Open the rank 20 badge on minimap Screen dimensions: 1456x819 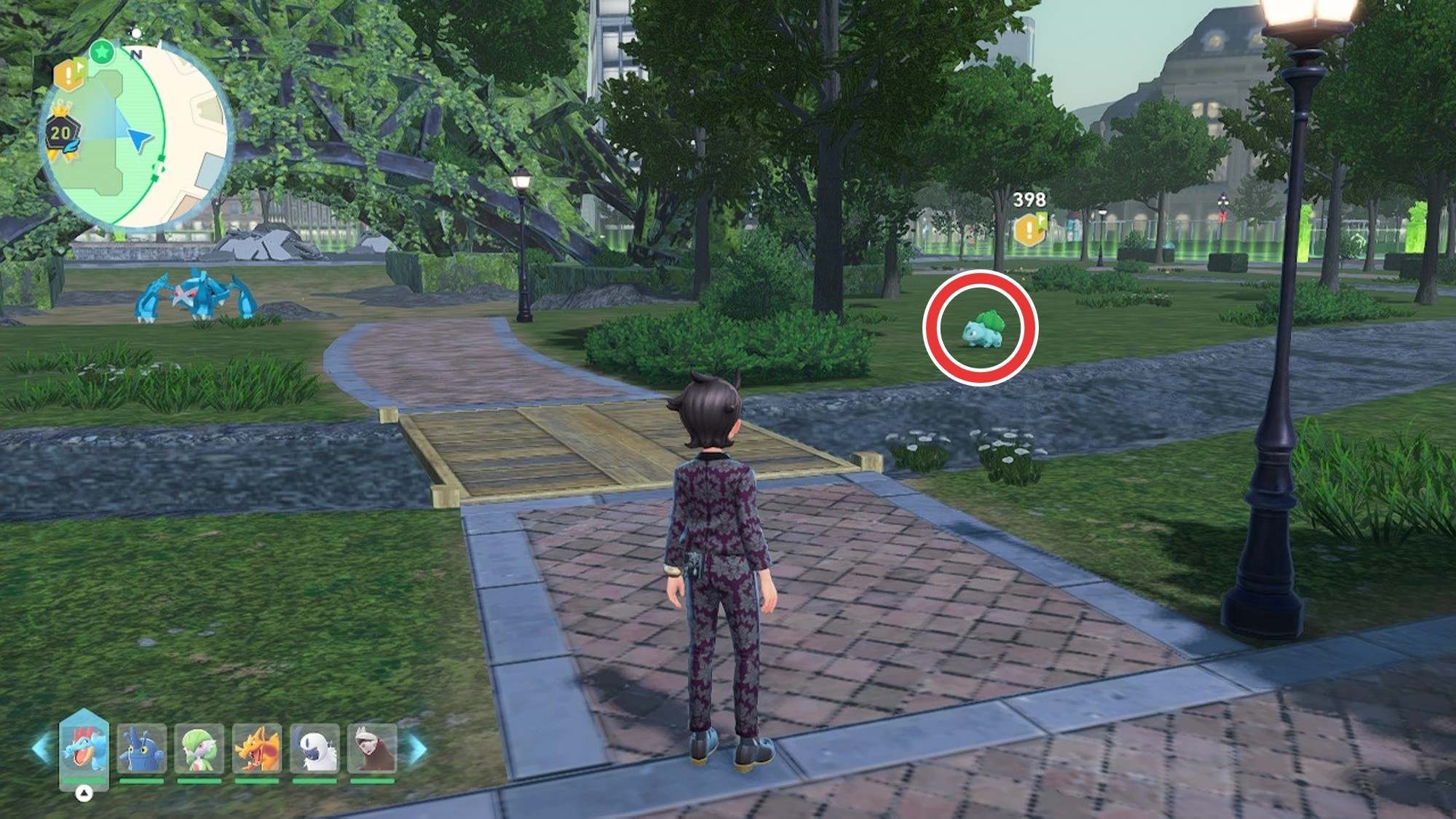pos(60,133)
